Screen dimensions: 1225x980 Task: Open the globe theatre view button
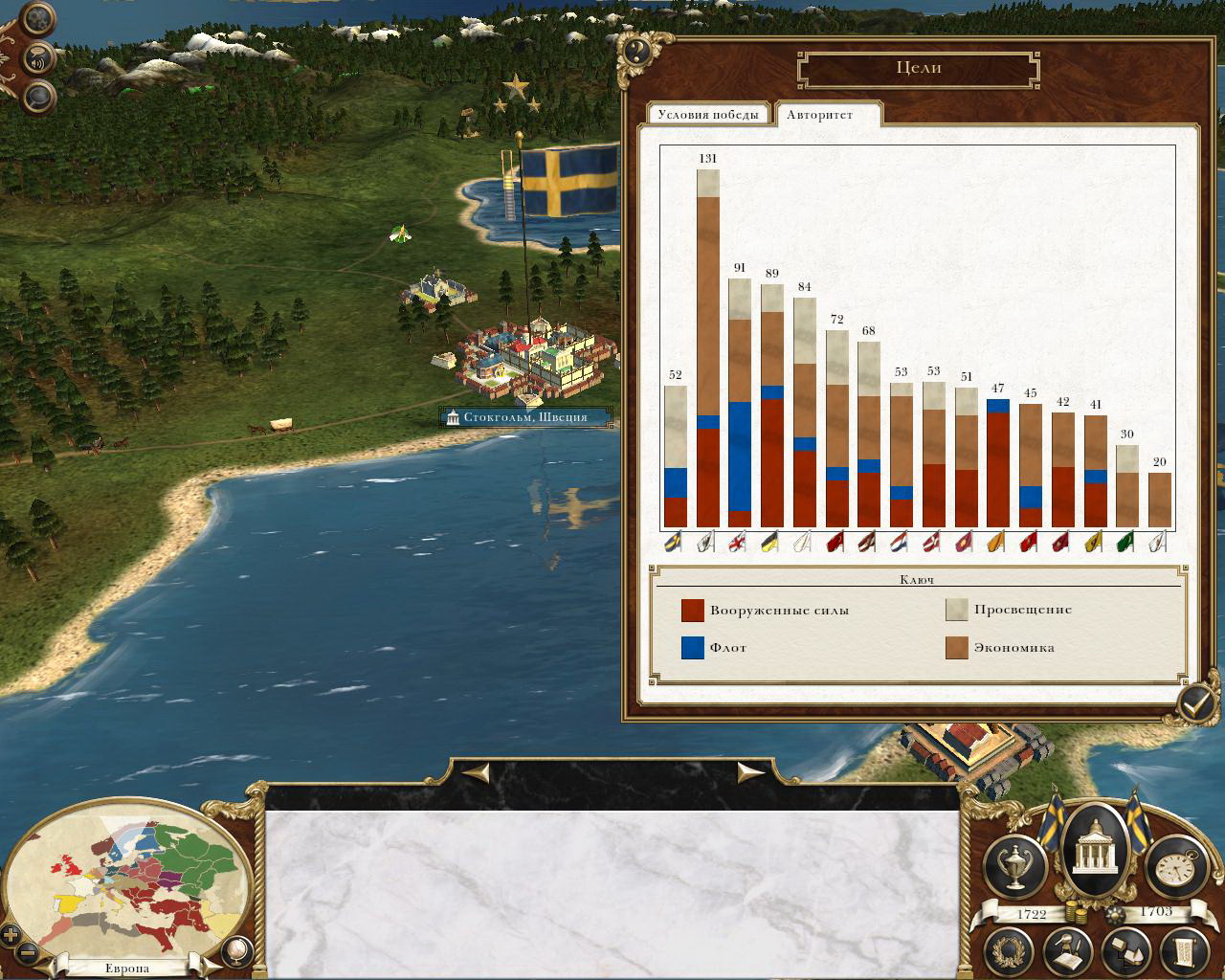coord(234,950)
